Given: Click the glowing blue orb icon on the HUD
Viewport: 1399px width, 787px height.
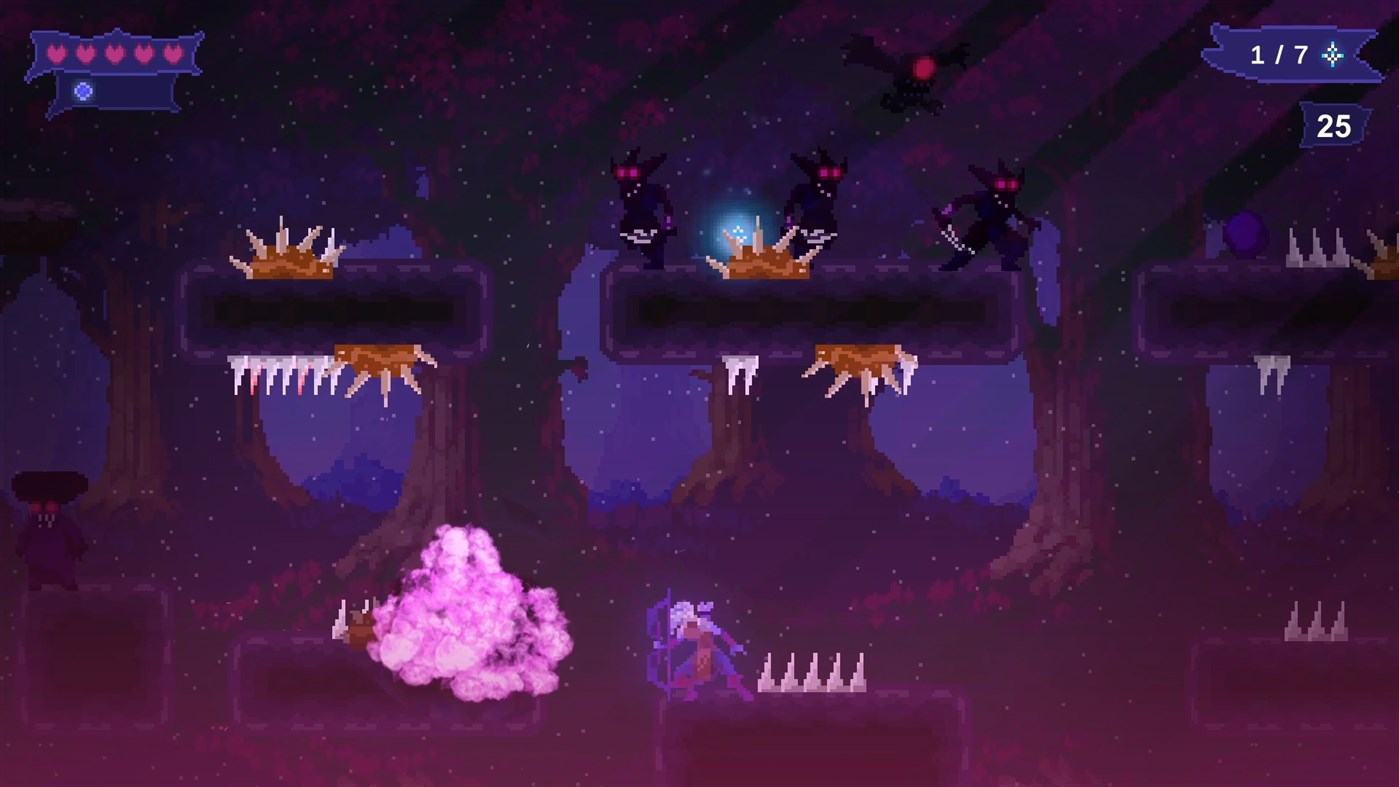Looking at the screenshot, I should tap(83, 91).
